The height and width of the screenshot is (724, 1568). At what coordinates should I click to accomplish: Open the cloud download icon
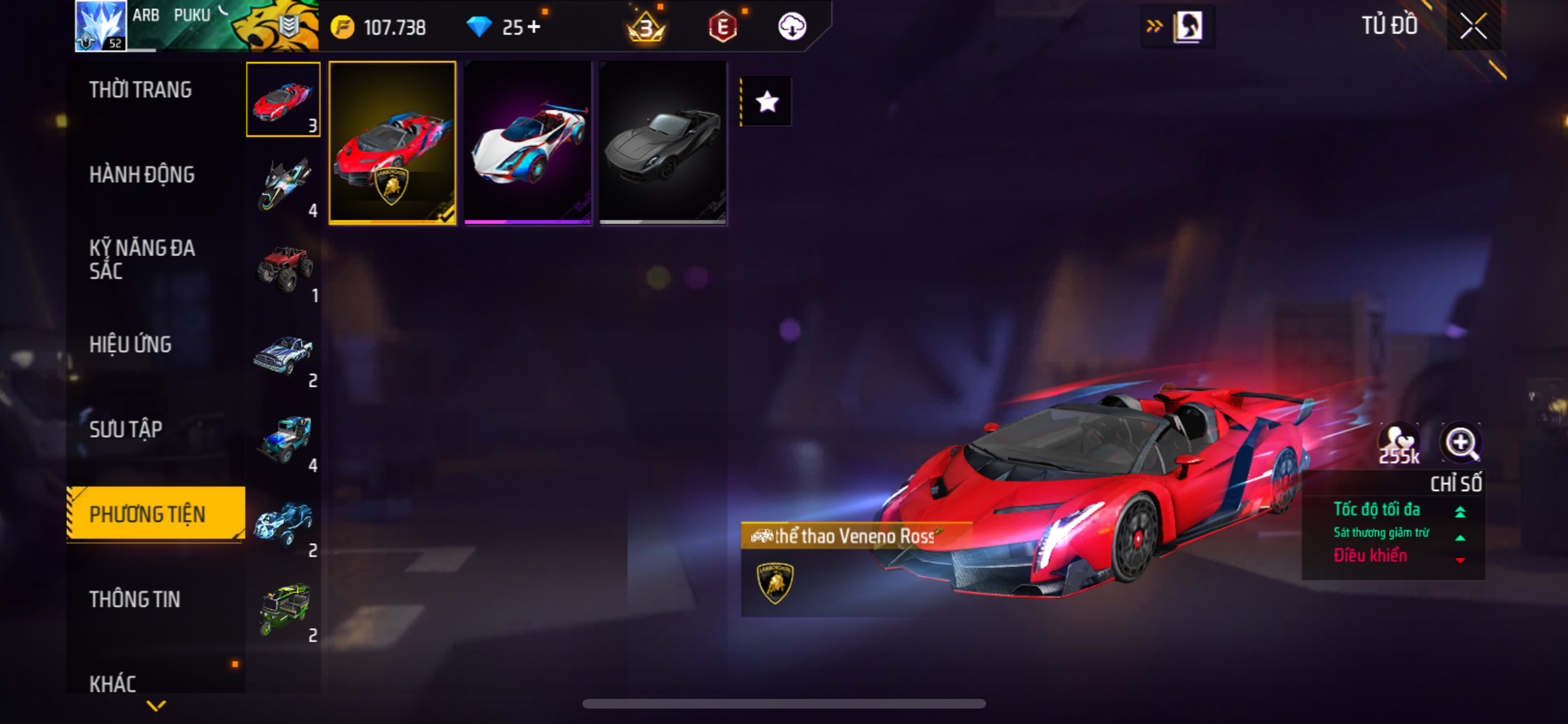pos(792,27)
